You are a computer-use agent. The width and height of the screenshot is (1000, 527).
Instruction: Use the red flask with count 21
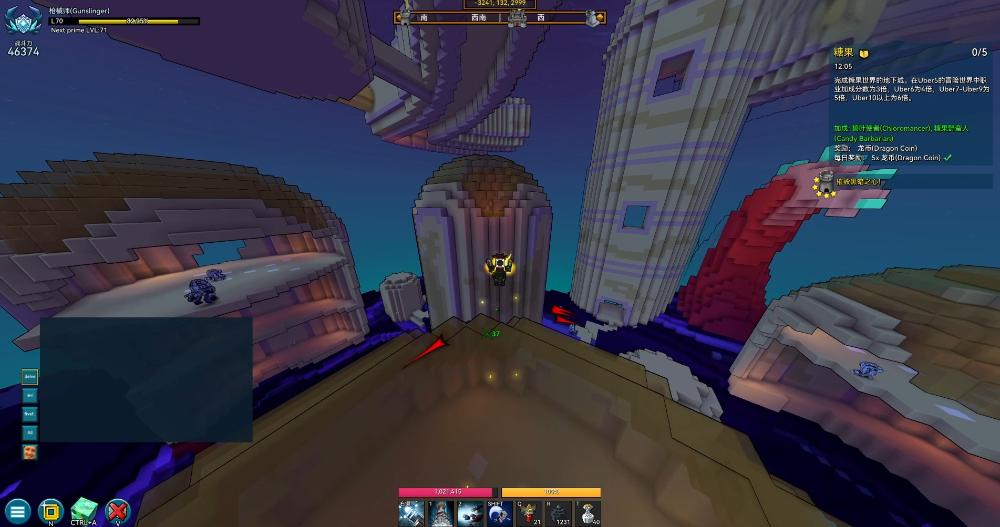tap(529, 512)
